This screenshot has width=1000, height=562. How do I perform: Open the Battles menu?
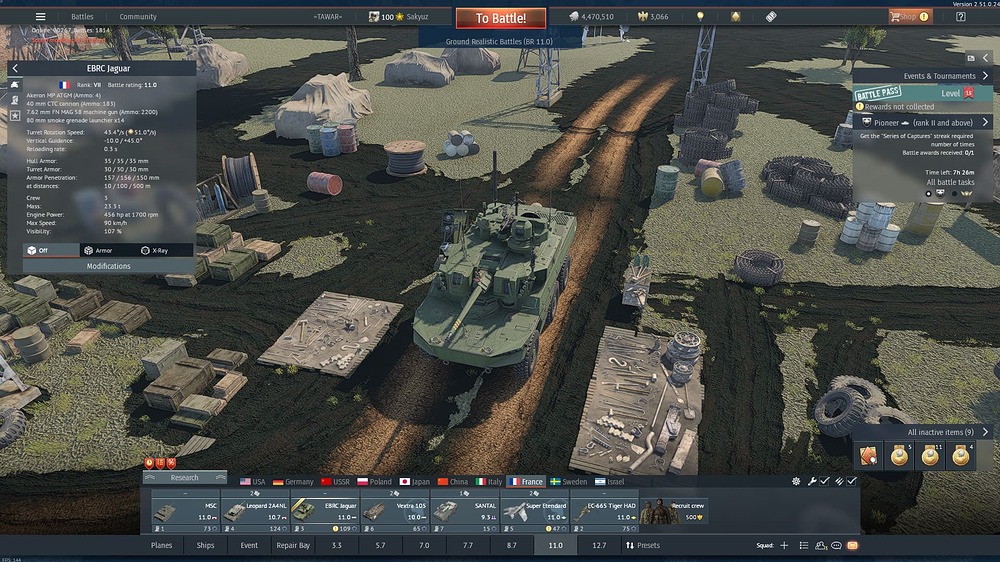pos(82,17)
